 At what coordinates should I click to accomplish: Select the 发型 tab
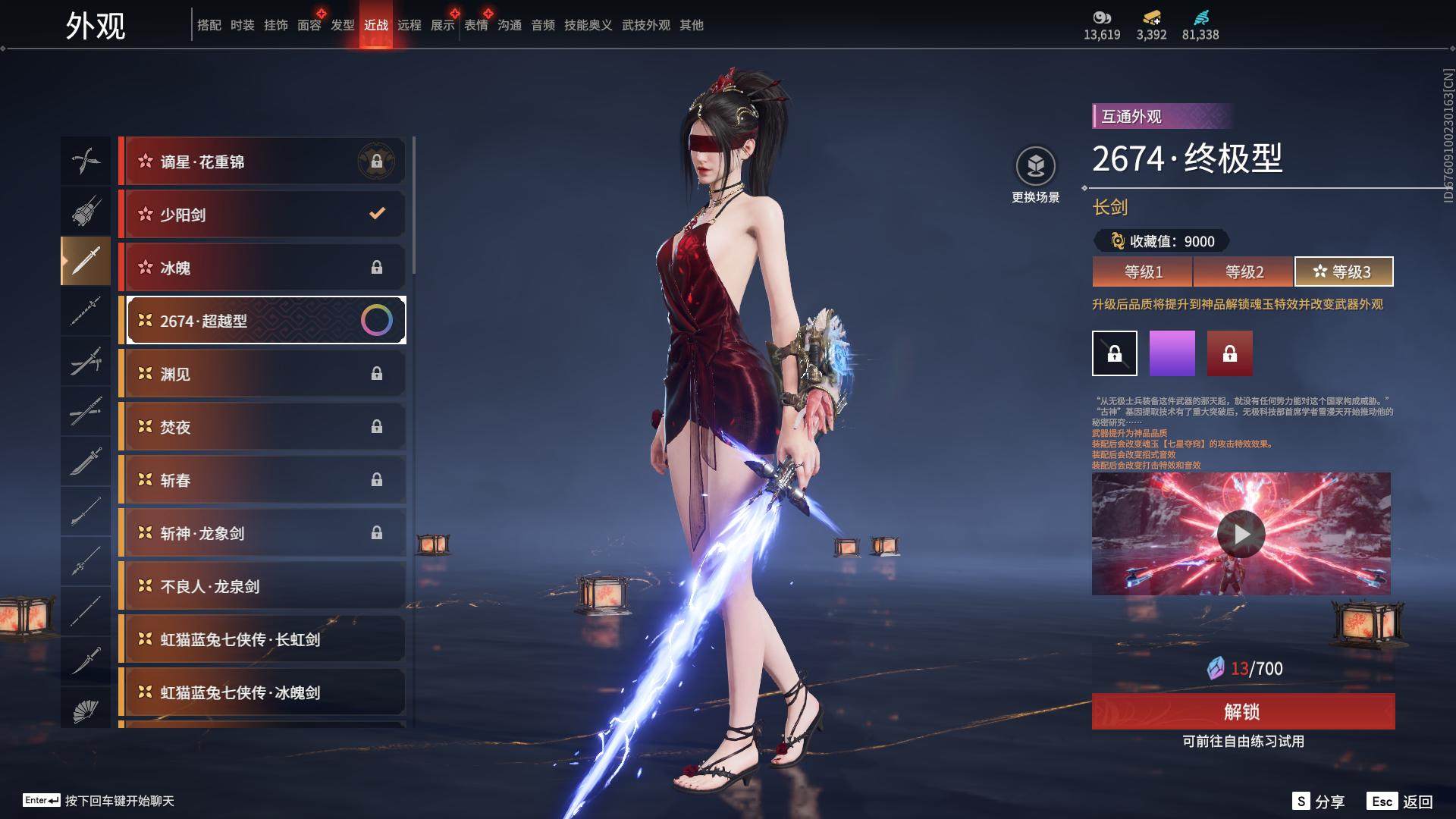[x=343, y=25]
